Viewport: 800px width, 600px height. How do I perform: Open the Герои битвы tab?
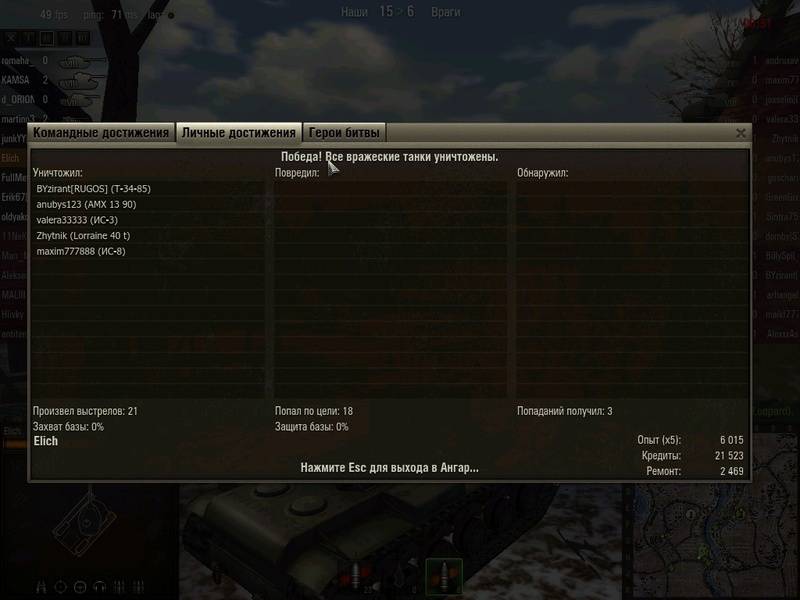point(344,133)
